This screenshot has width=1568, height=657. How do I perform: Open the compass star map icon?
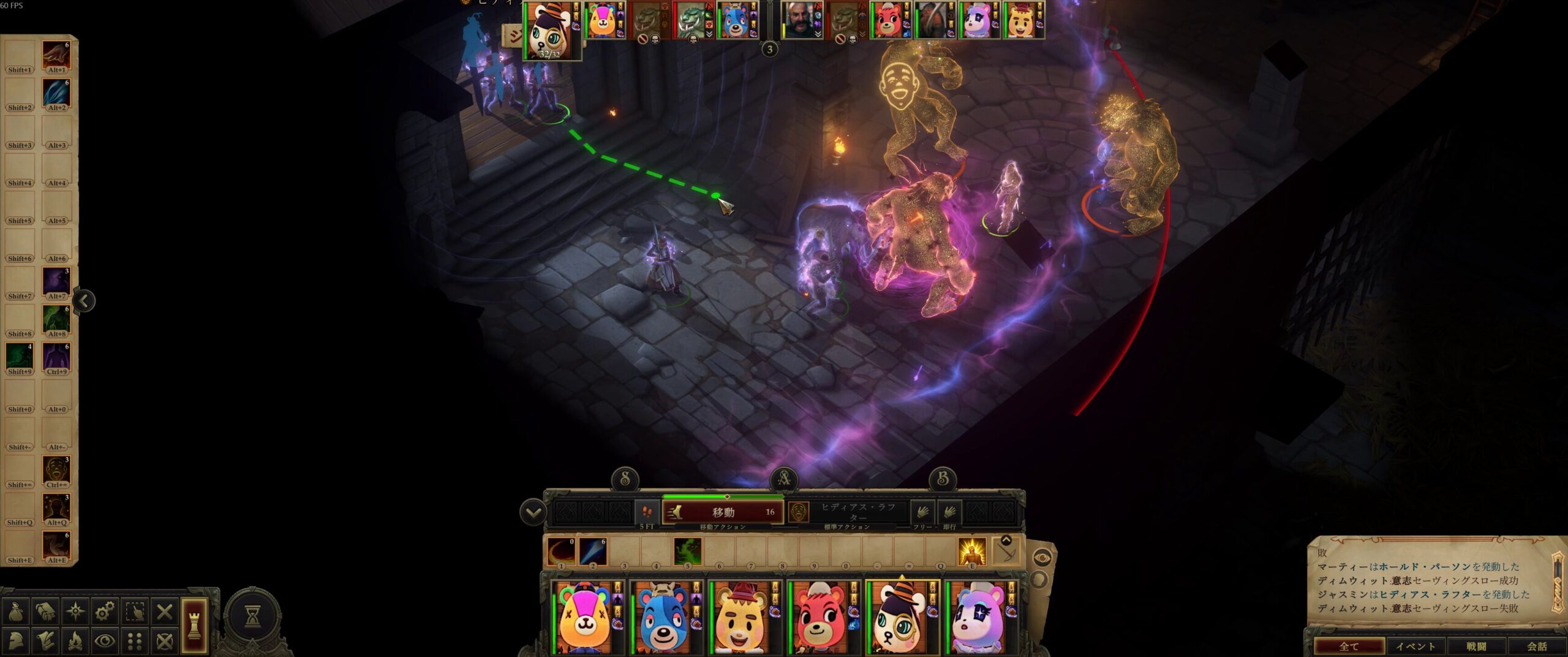[75, 611]
